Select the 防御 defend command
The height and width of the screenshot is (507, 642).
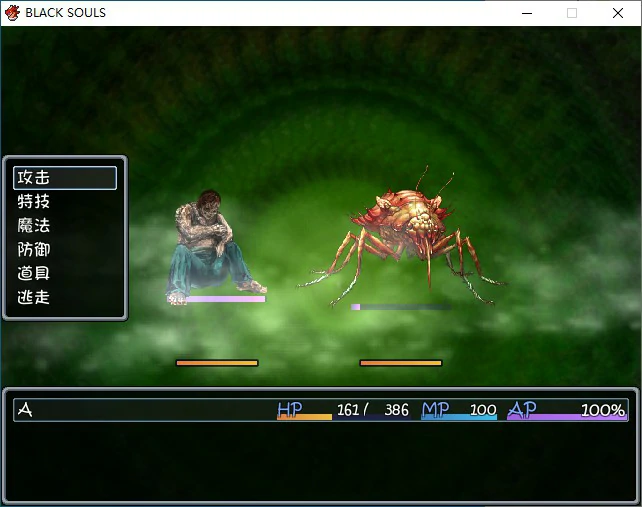(65, 250)
